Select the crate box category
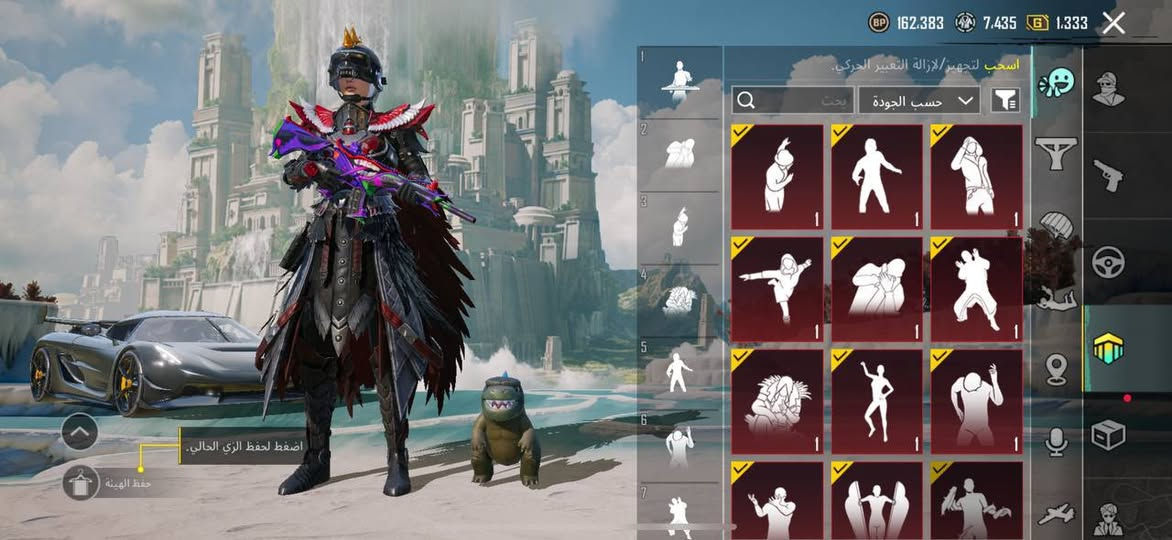Viewport: 1172px width, 540px height. [x=1108, y=435]
